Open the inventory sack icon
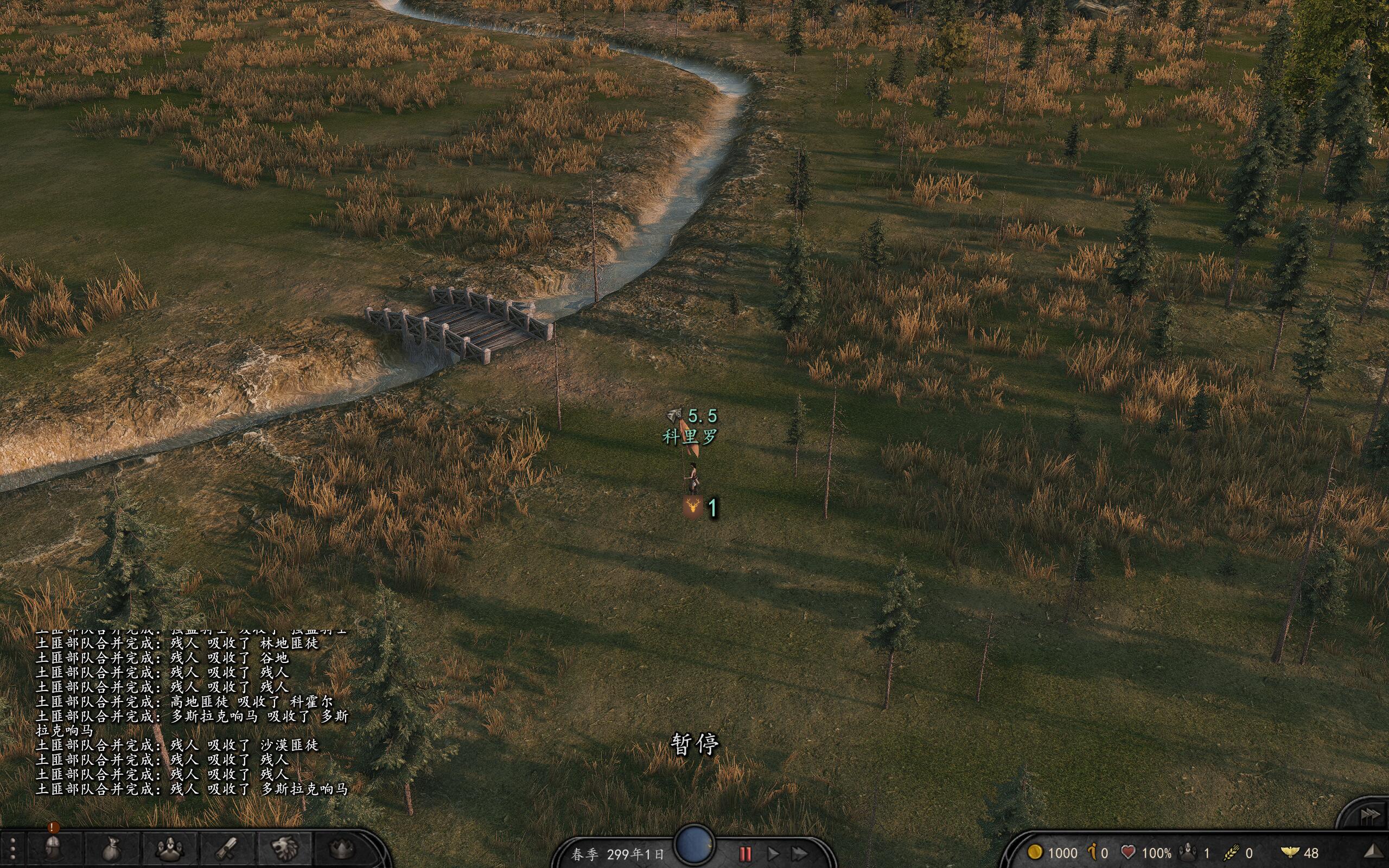The image size is (1389, 868). click(x=112, y=849)
